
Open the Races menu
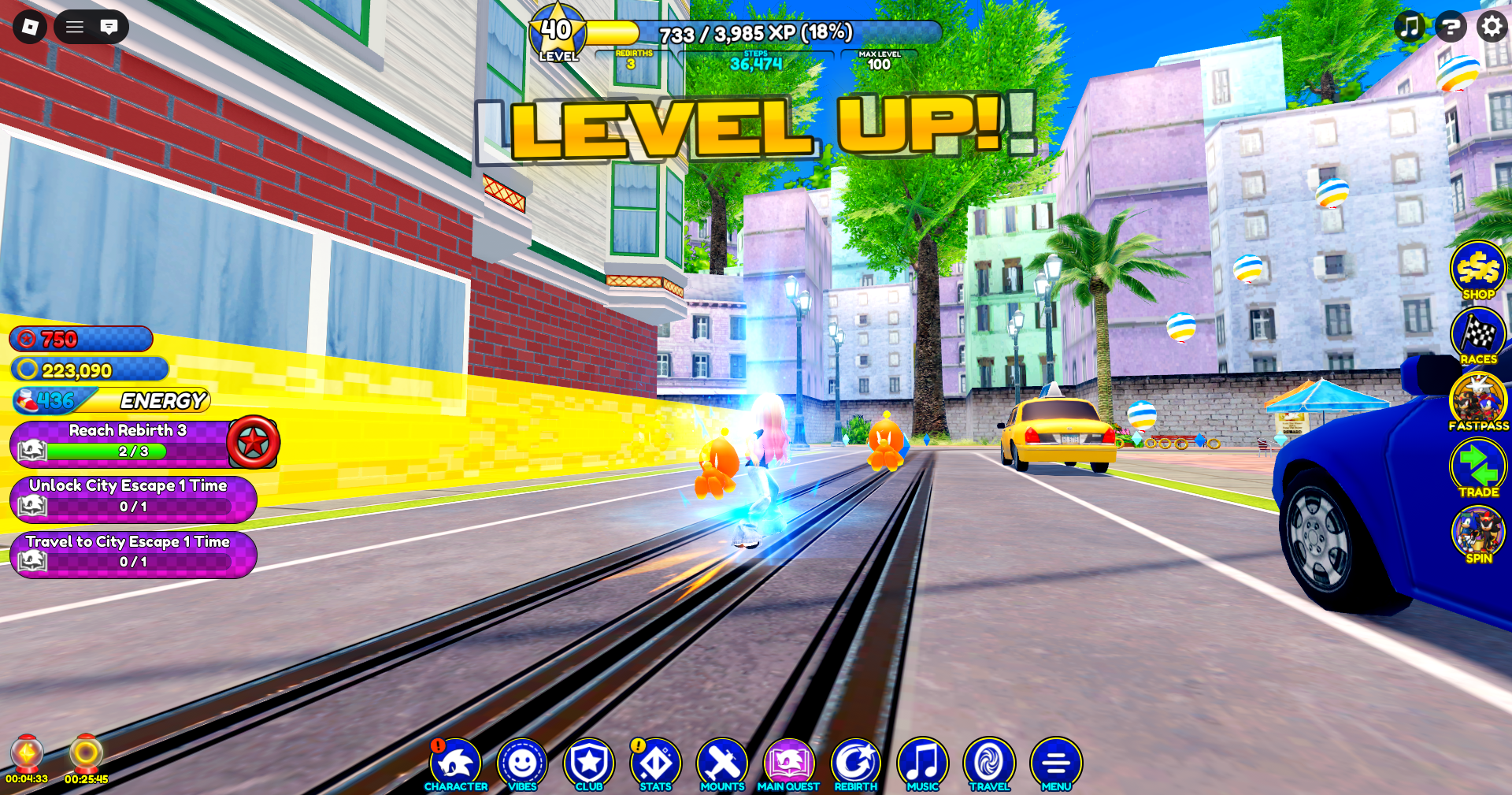pyautogui.click(x=1478, y=336)
